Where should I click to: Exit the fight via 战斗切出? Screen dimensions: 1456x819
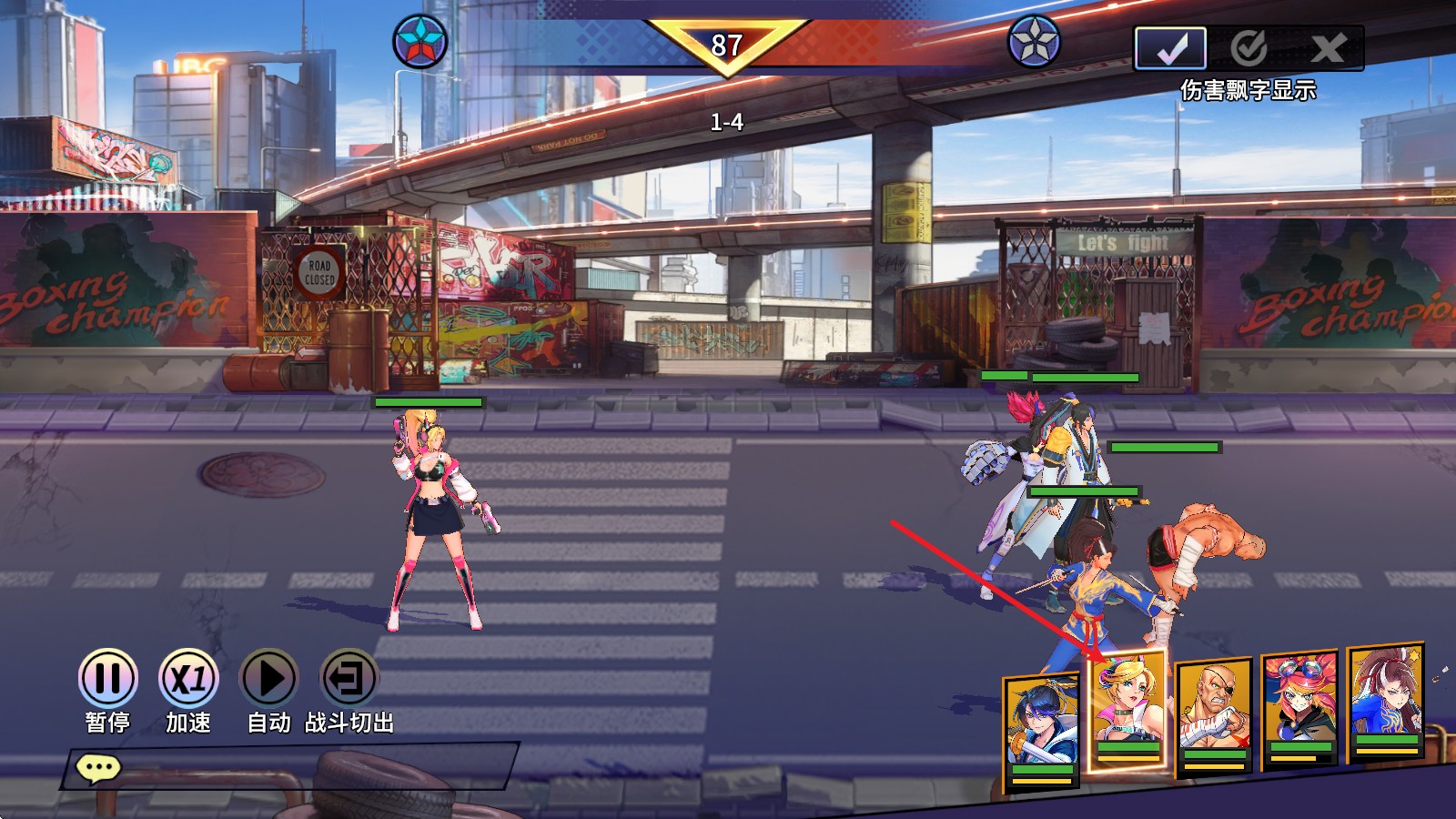tap(349, 679)
